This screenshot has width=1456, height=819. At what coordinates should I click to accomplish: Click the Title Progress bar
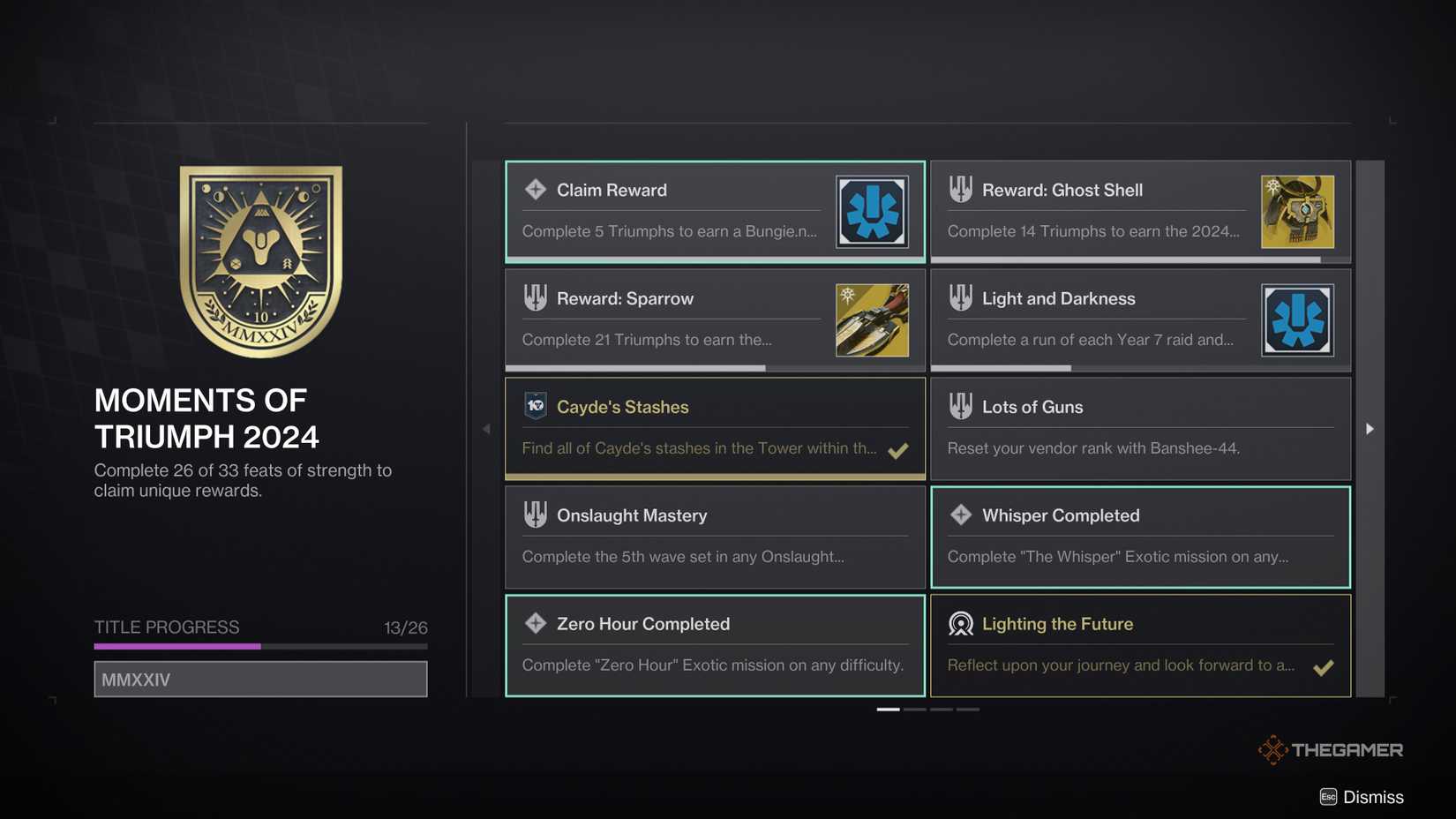click(260, 647)
